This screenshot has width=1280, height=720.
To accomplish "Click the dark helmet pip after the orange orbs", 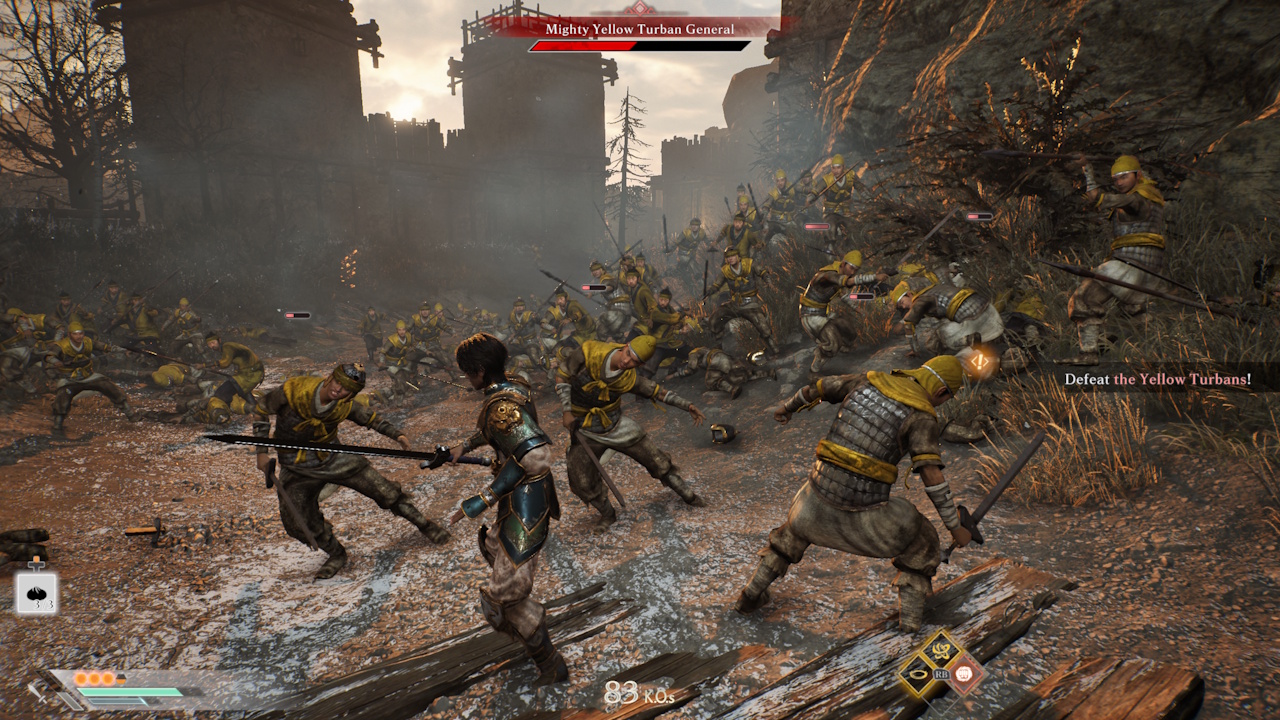I will click(120, 677).
